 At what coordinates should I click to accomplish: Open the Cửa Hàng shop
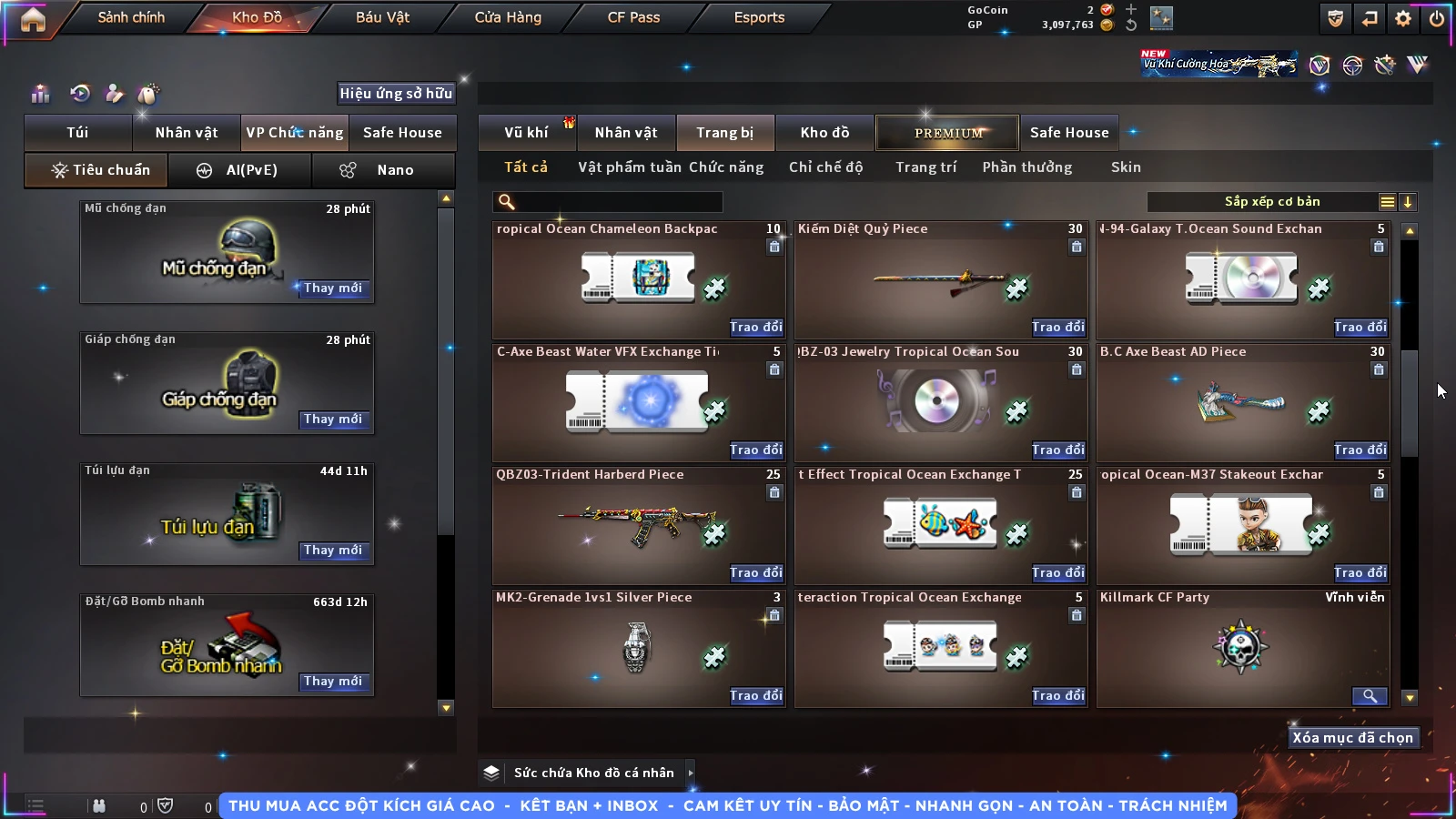(508, 17)
